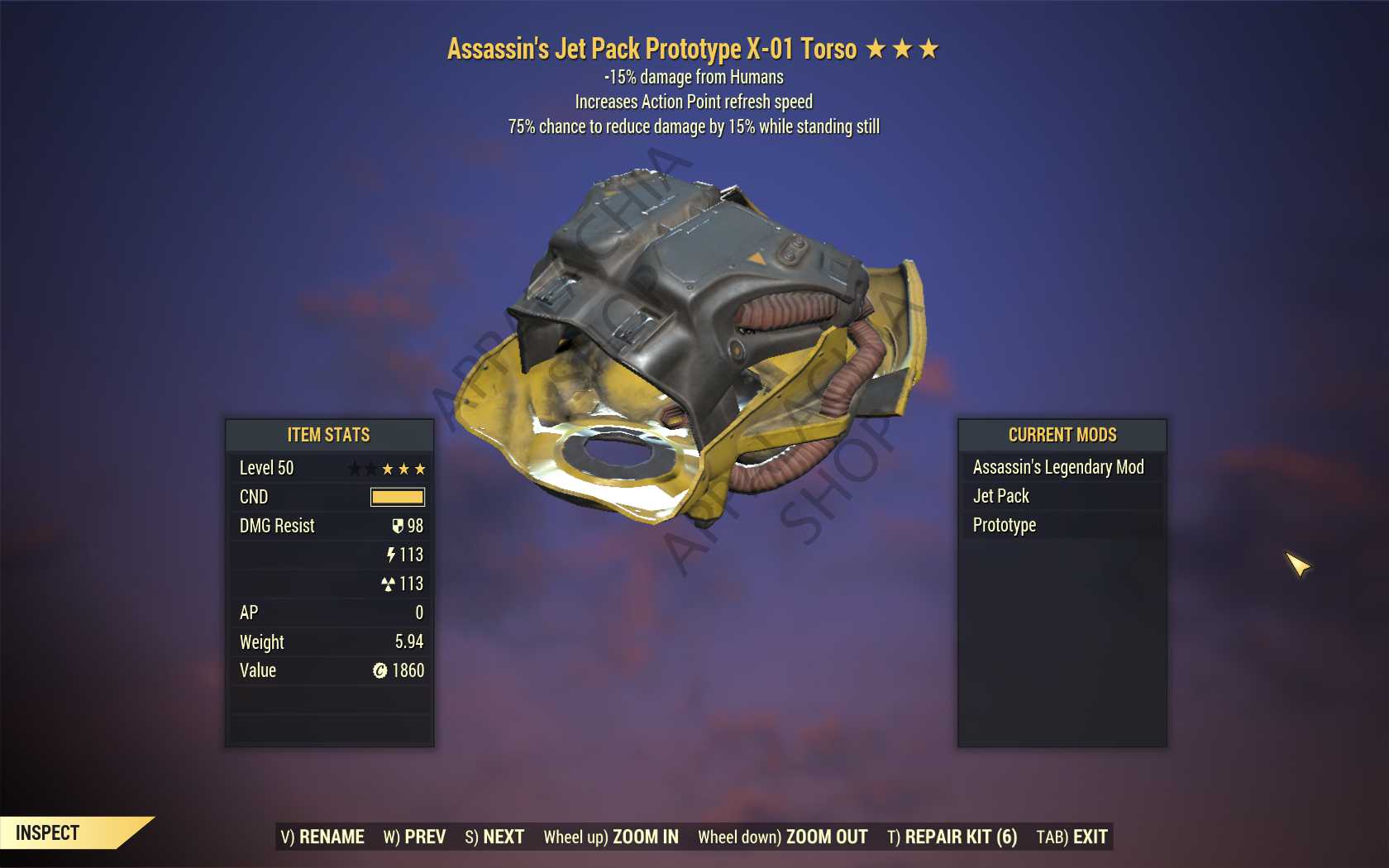Go to the previous item with PREV

[414, 837]
